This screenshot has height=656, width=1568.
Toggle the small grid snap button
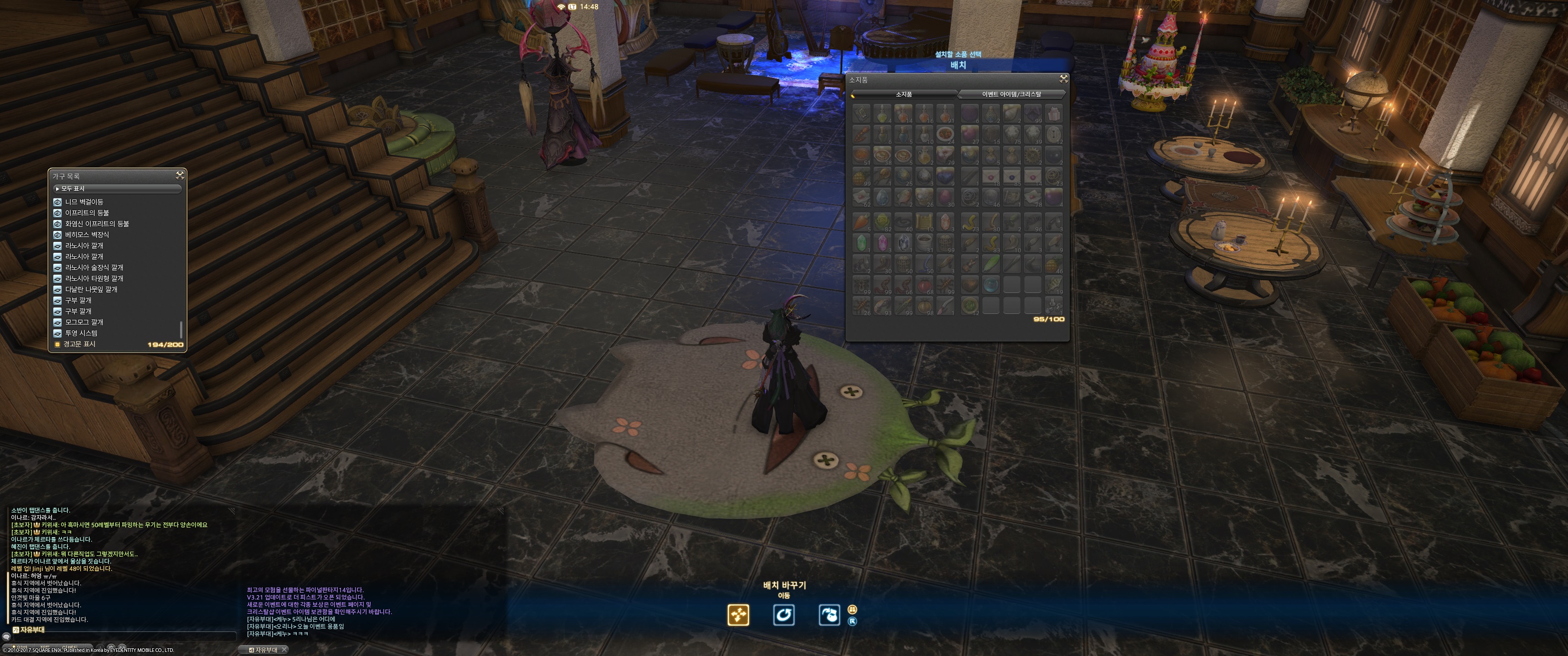[852, 609]
